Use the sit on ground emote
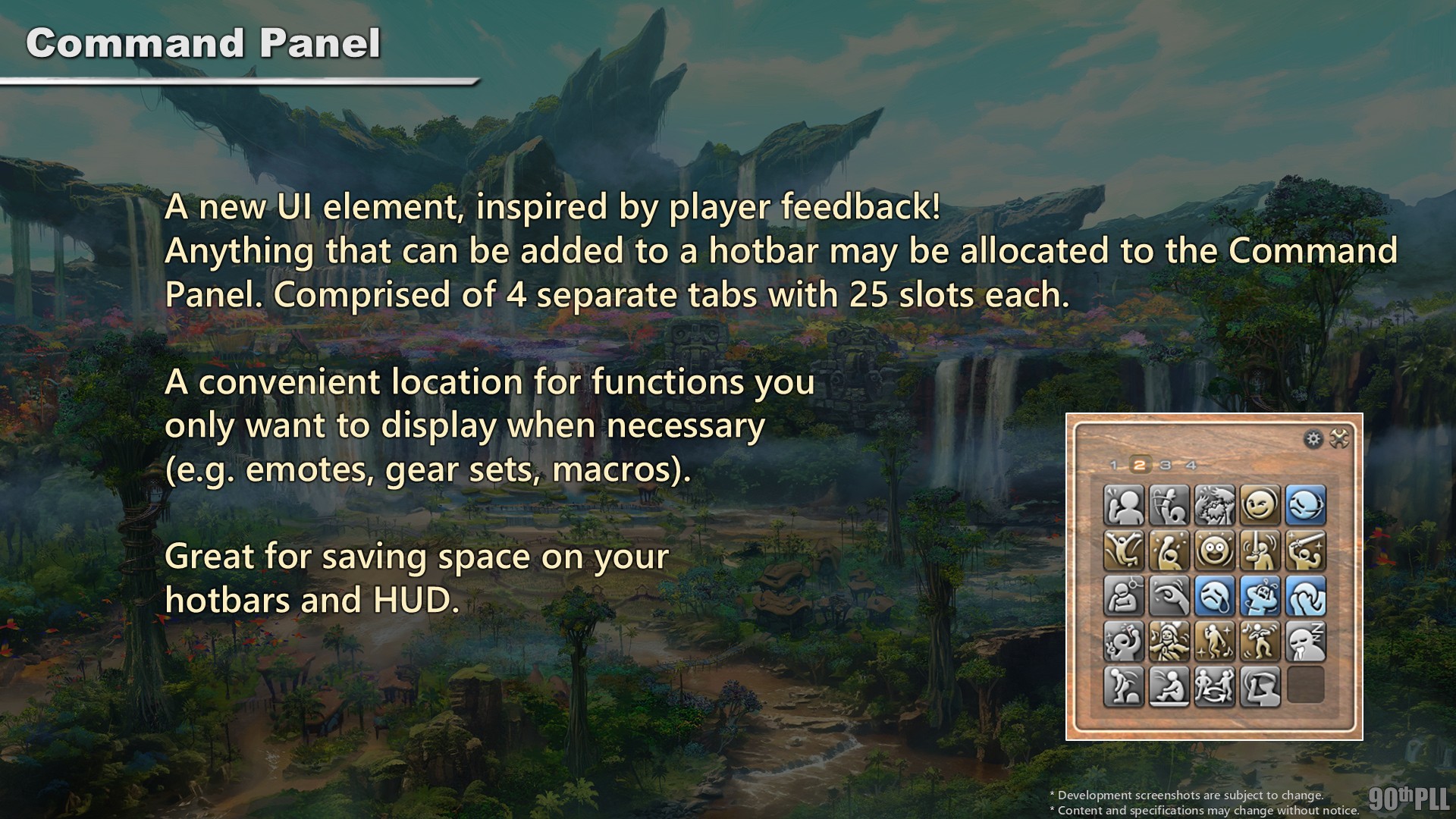Screen dimensions: 1456x819 click(x=1169, y=687)
